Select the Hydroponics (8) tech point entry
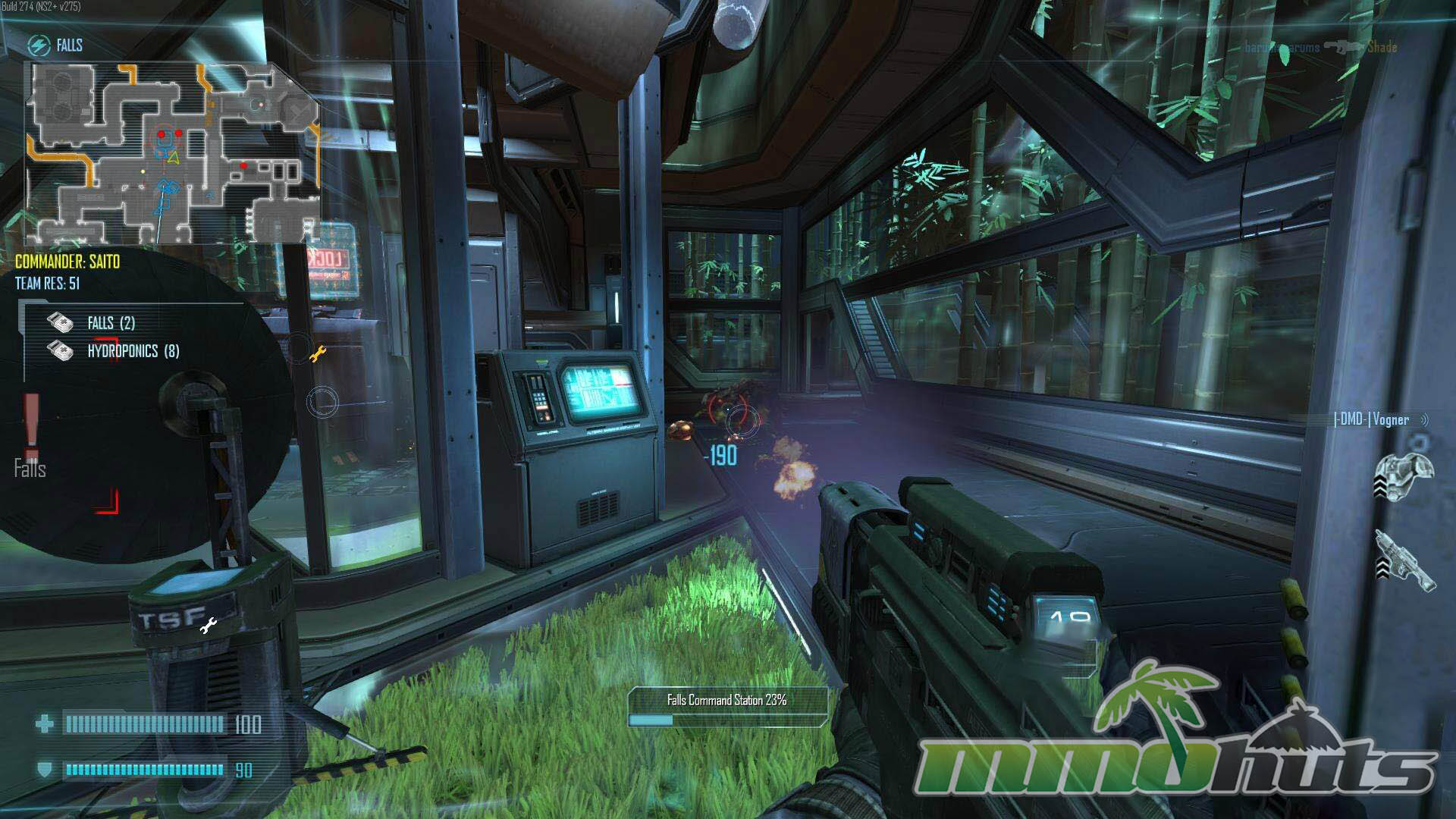The height and width of the screenshot is (819, 1456). coord(133,351)
